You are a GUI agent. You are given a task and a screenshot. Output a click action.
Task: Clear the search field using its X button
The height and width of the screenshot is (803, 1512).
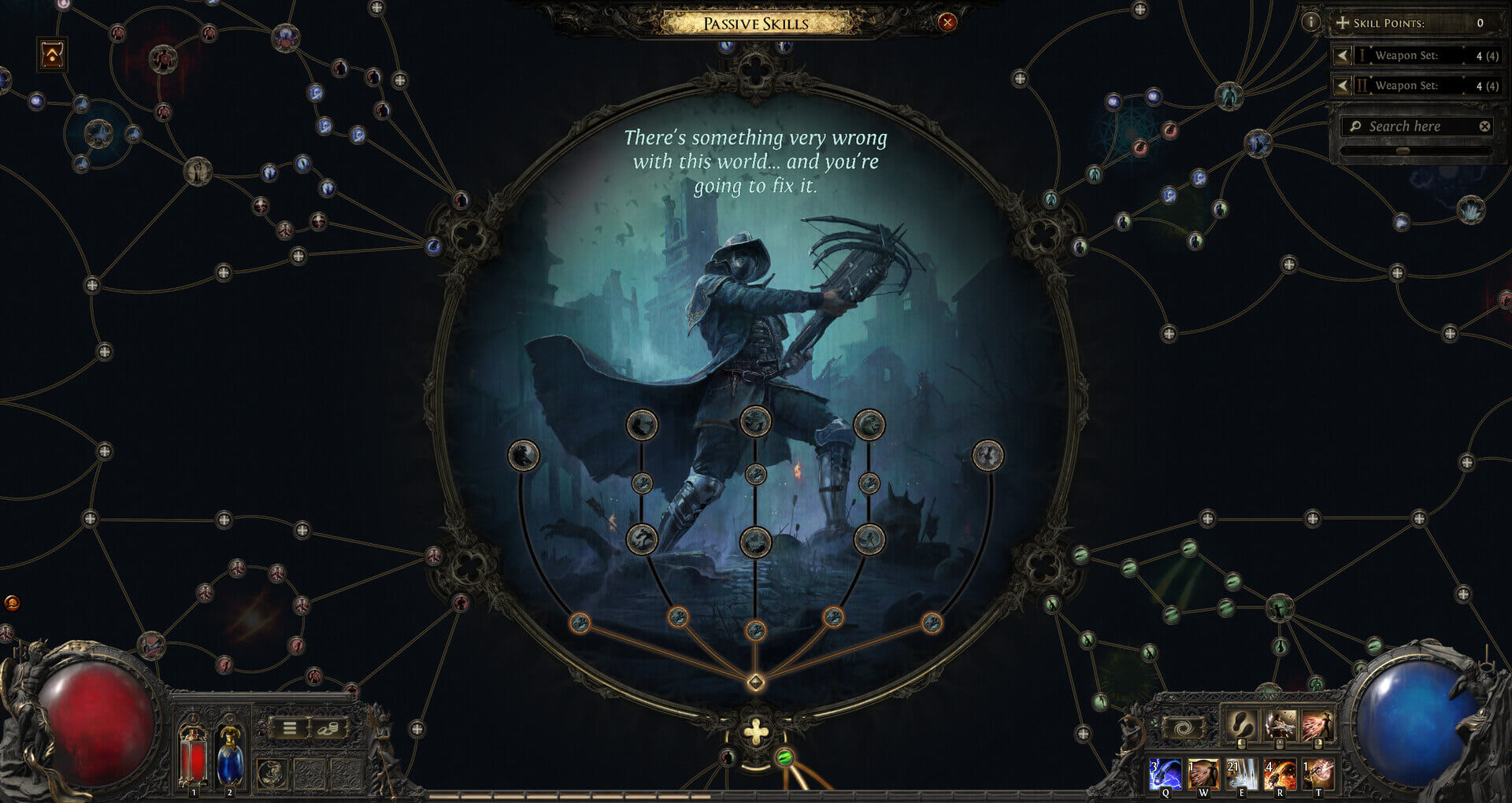coord(1485,126)
